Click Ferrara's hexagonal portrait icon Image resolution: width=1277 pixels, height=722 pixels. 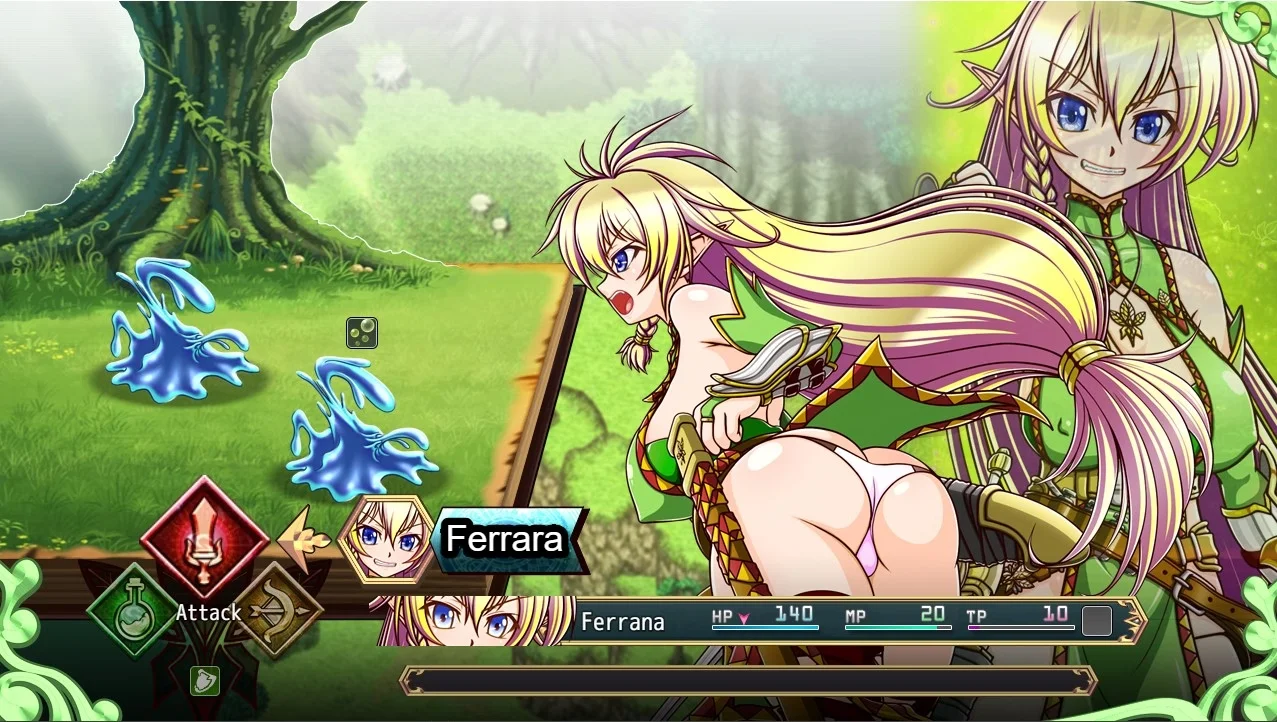pyautogui.click(x=386, y=540)
